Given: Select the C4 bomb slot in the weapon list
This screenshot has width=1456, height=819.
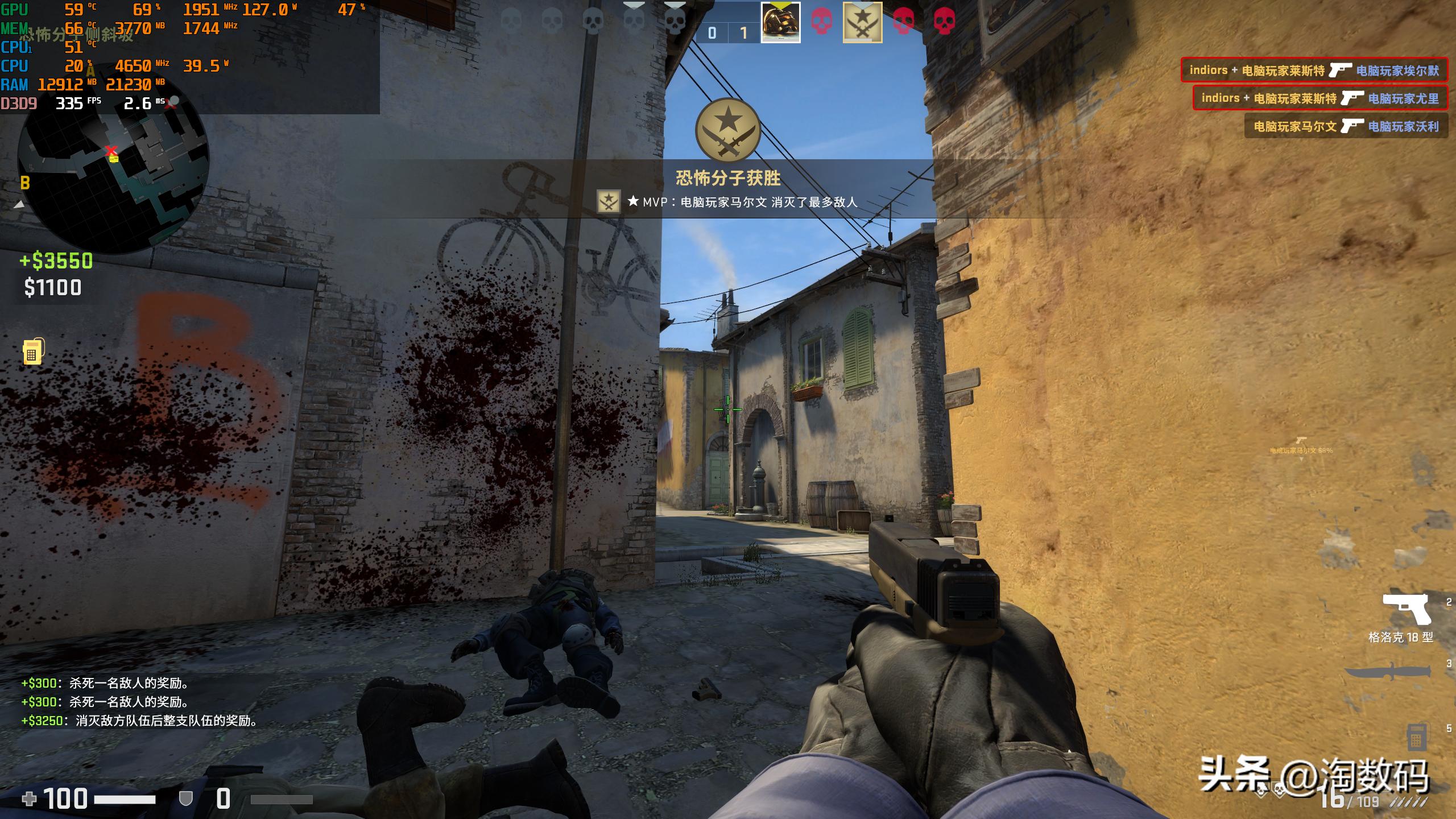Looking at the screenshot, I should tap(1416, 738).
